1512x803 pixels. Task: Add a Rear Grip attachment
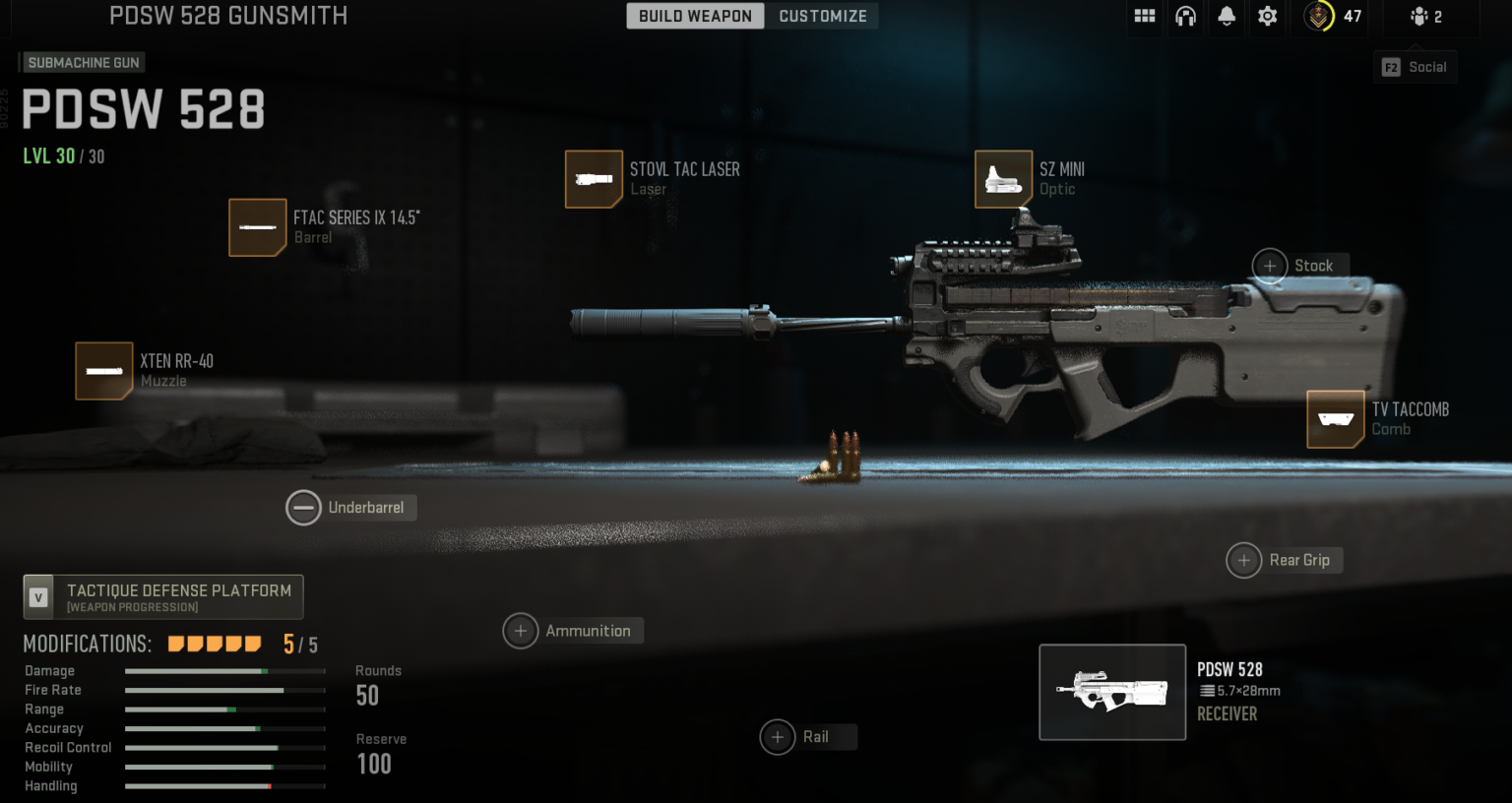click(x=1243, y=560)
